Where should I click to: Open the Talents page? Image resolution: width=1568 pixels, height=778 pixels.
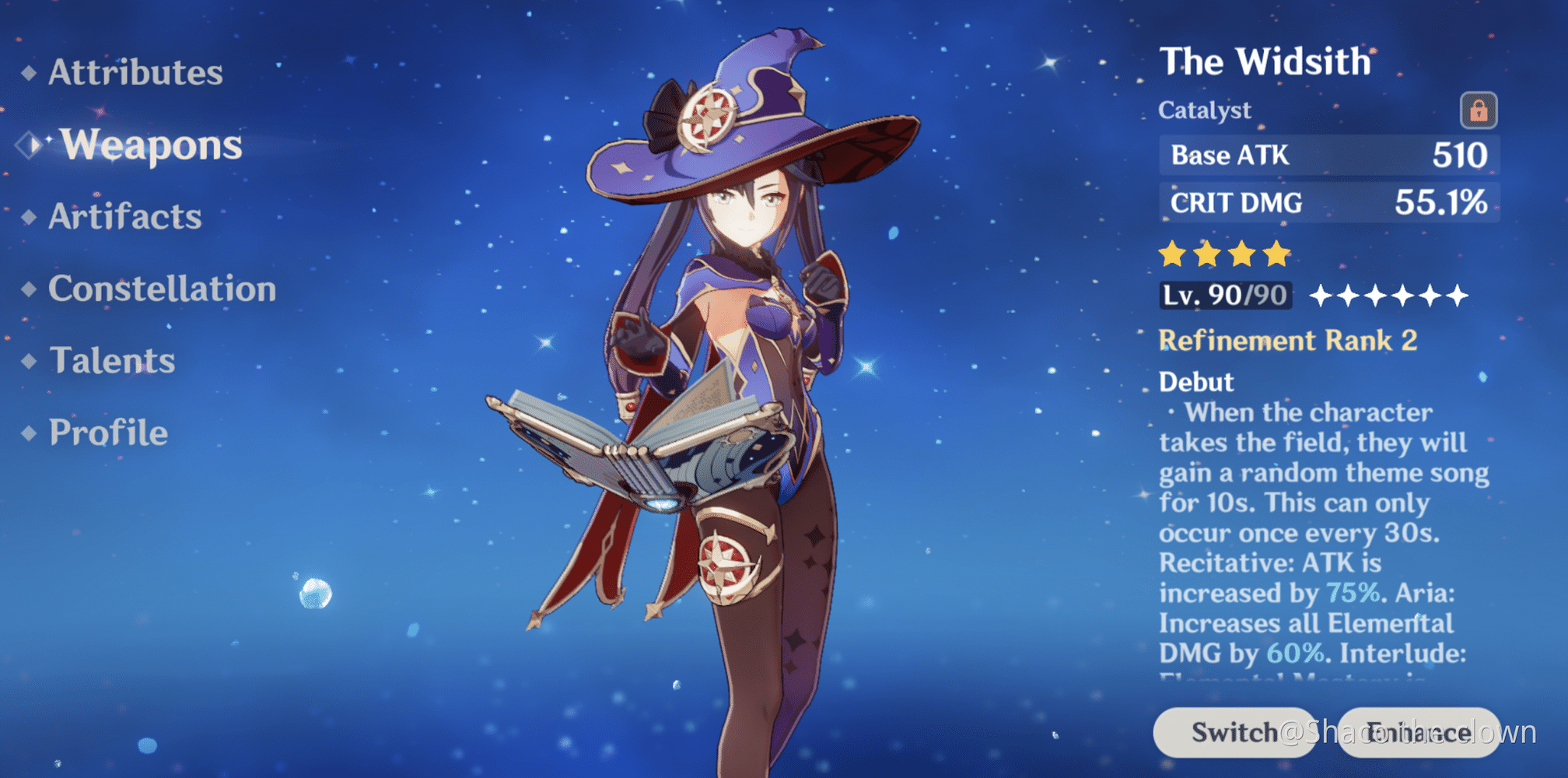[x=111, y=361]
